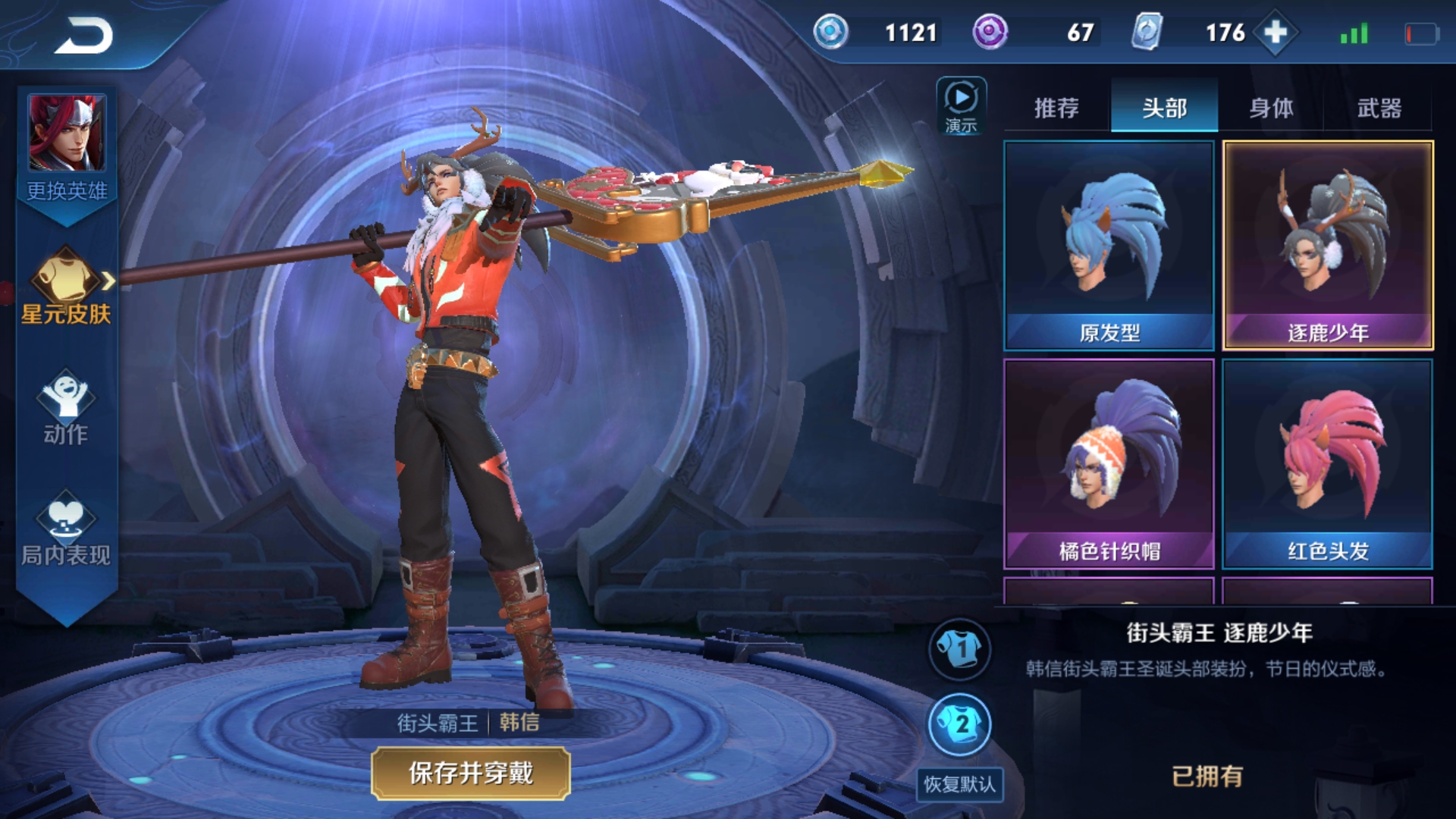Open the 星元皮肤 (Star Yuan skin) panel

67,296
